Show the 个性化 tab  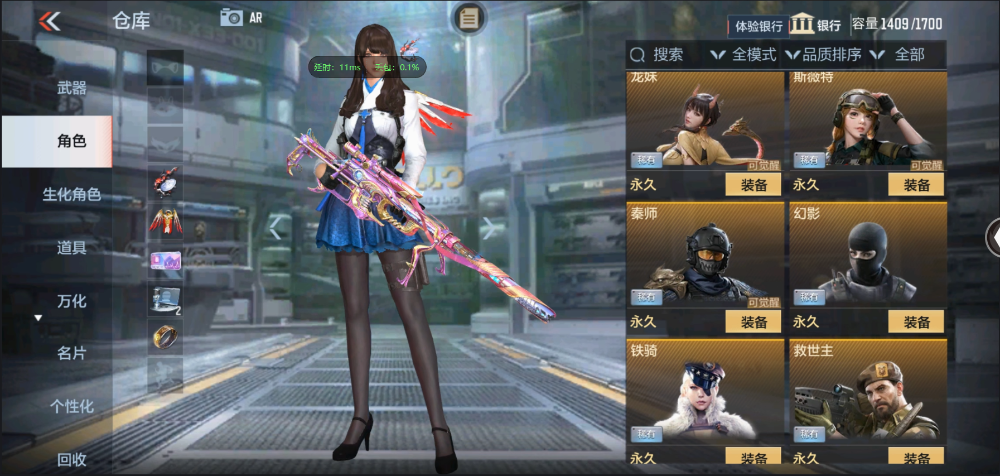tap(71, 406)
